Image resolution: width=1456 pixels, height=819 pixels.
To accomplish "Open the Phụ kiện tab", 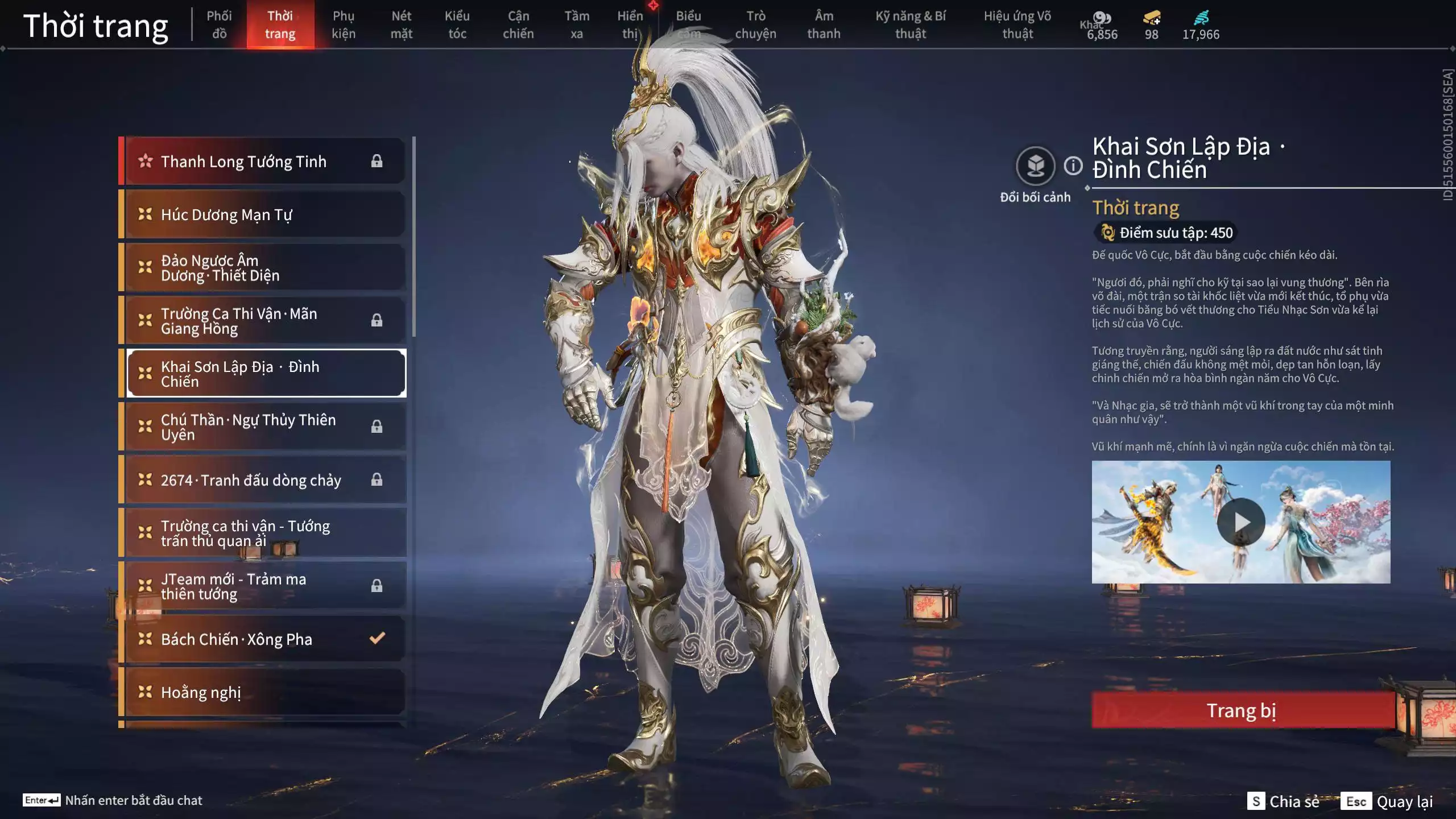I will point(344,25).
